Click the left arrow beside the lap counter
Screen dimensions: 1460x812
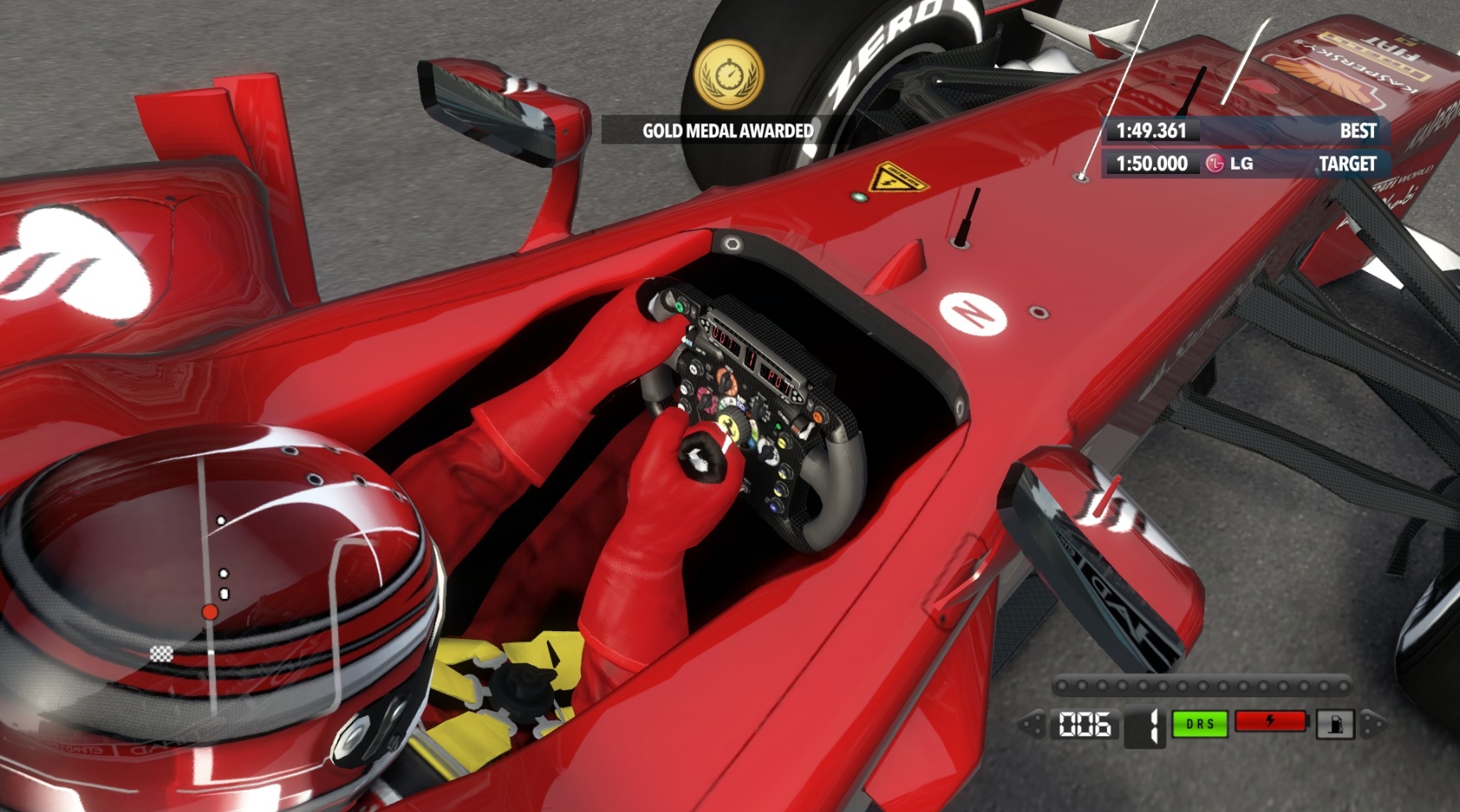point(1034,722)
